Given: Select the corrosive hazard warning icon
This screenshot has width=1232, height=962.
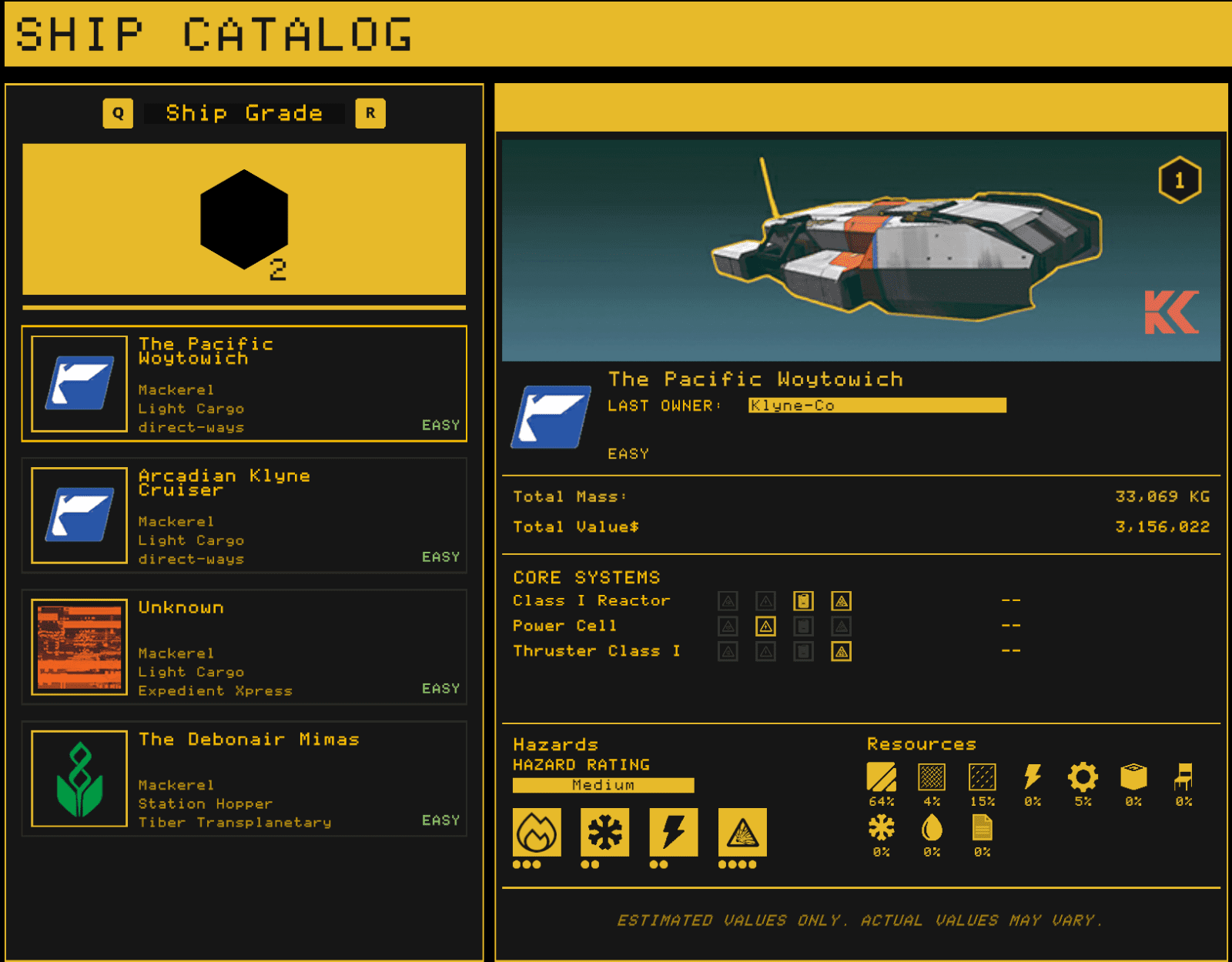Looking at the screenshot, I should click(742, 833).
